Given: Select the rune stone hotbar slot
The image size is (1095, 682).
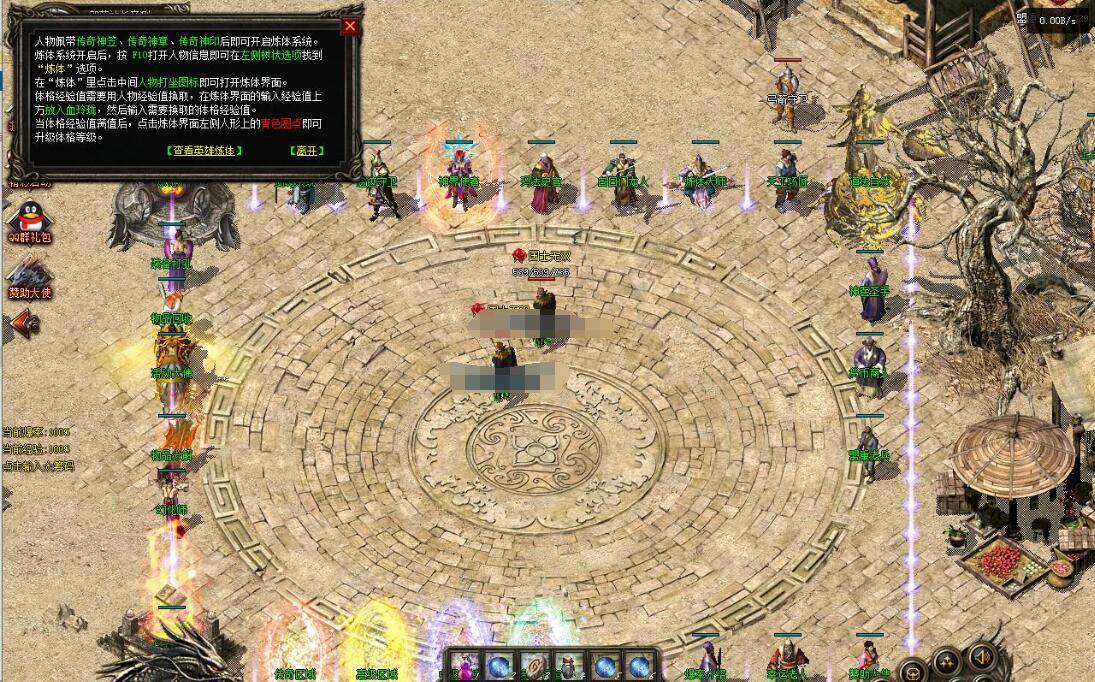Looking at the screenshot, I should tap(534, 665).
